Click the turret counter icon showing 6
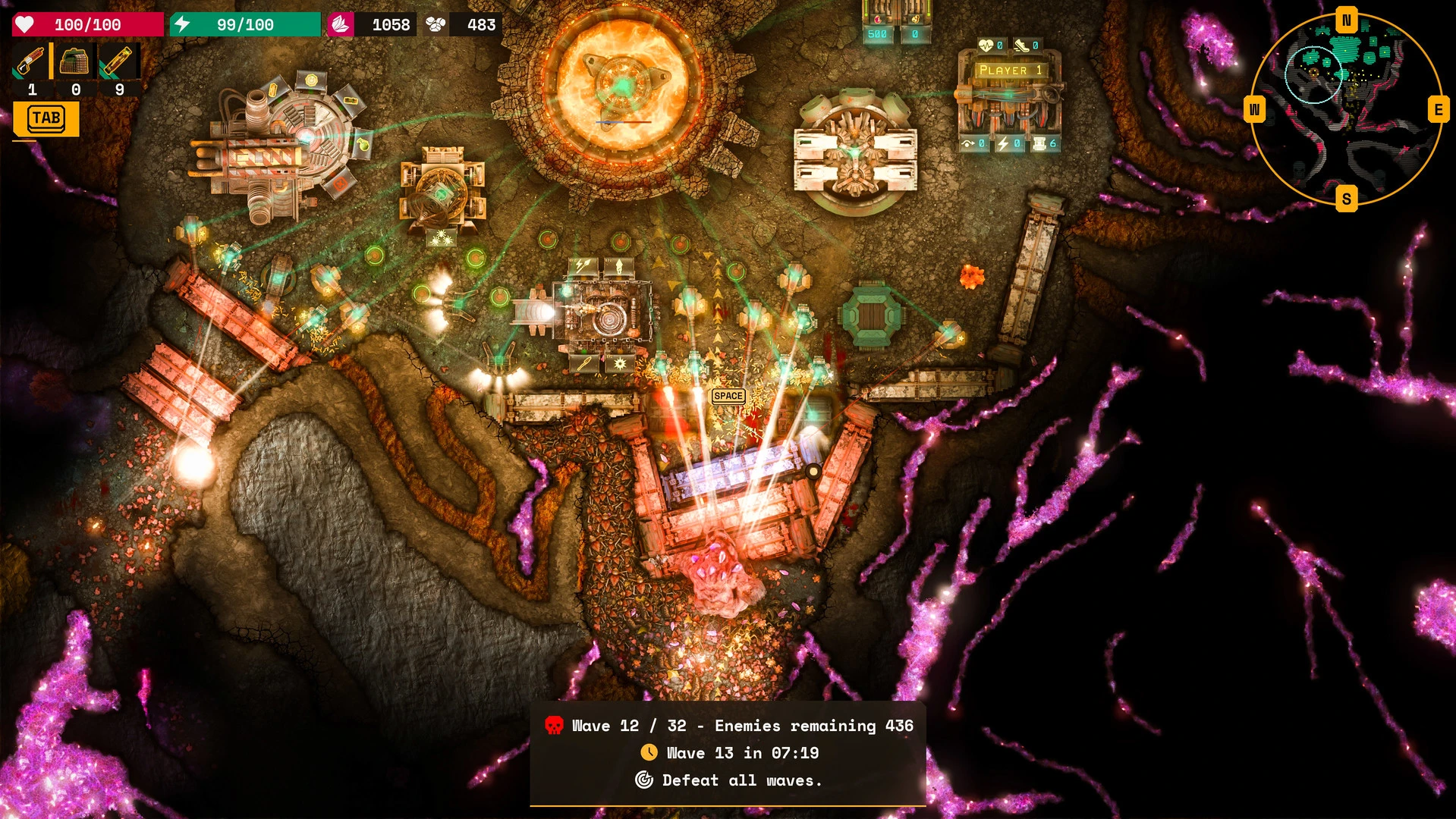1456x819 pixels. pos(1041,143)
